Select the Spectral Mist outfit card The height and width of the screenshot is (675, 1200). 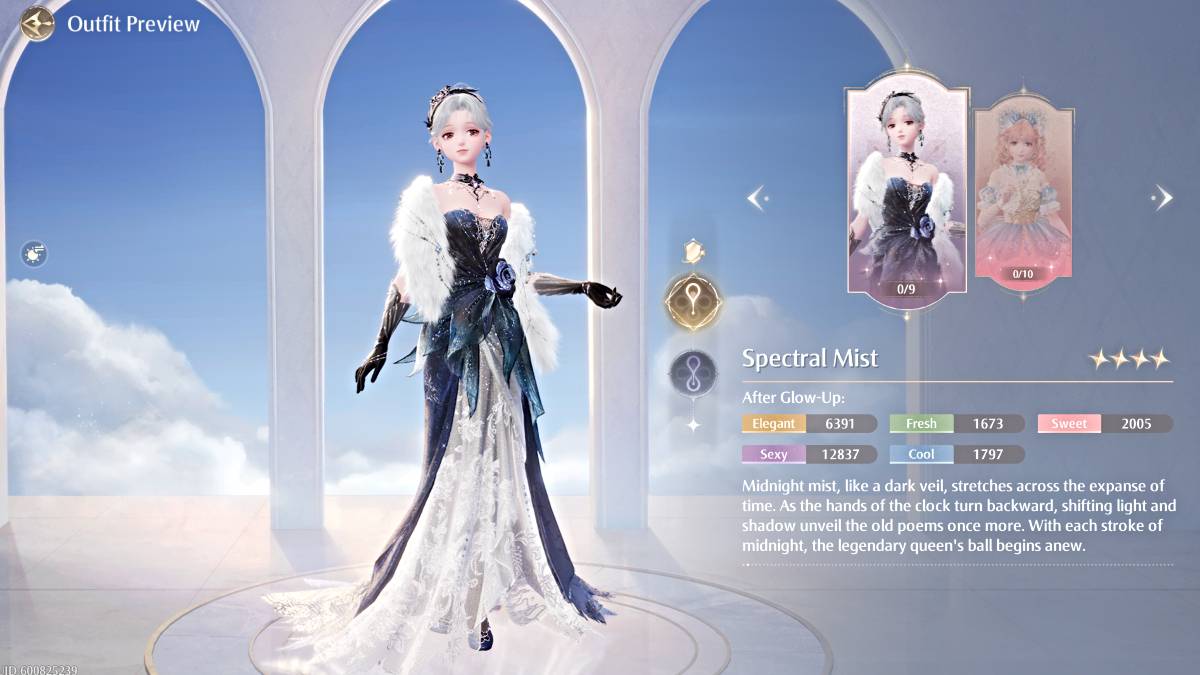(907, 190)
